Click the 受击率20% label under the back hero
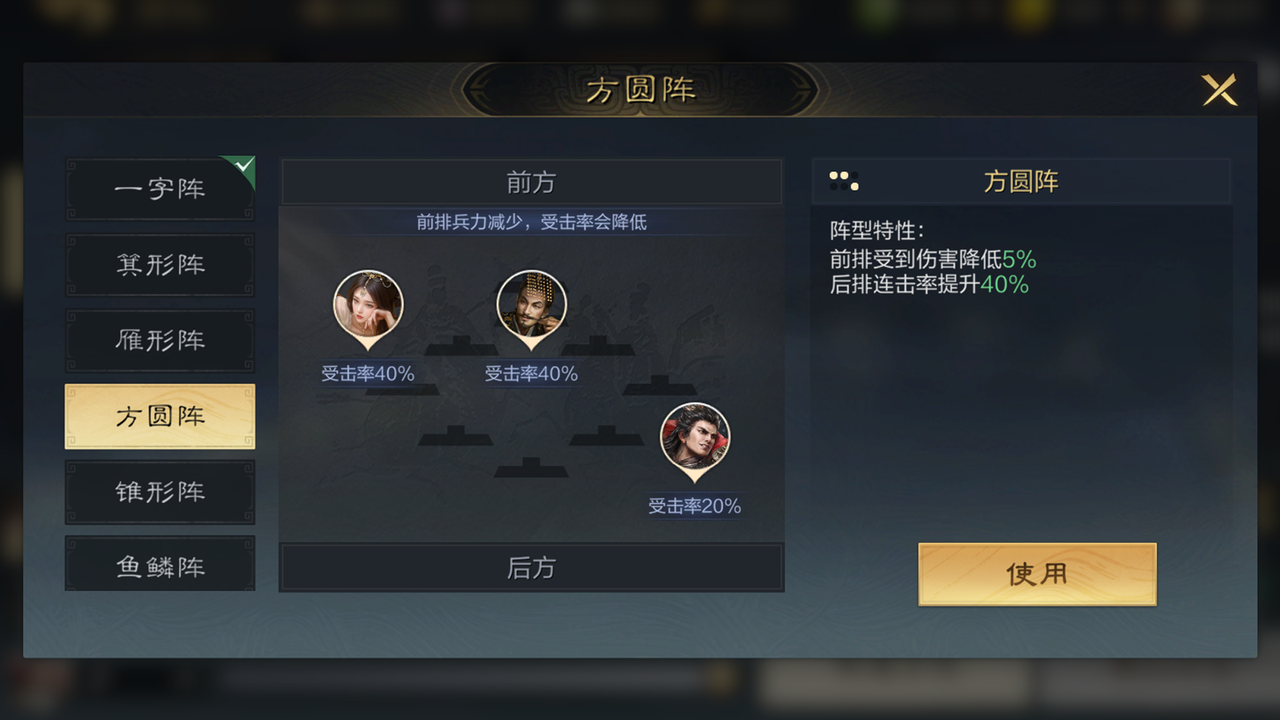This screenshot has width=1280, height=720. pos(694,507)
